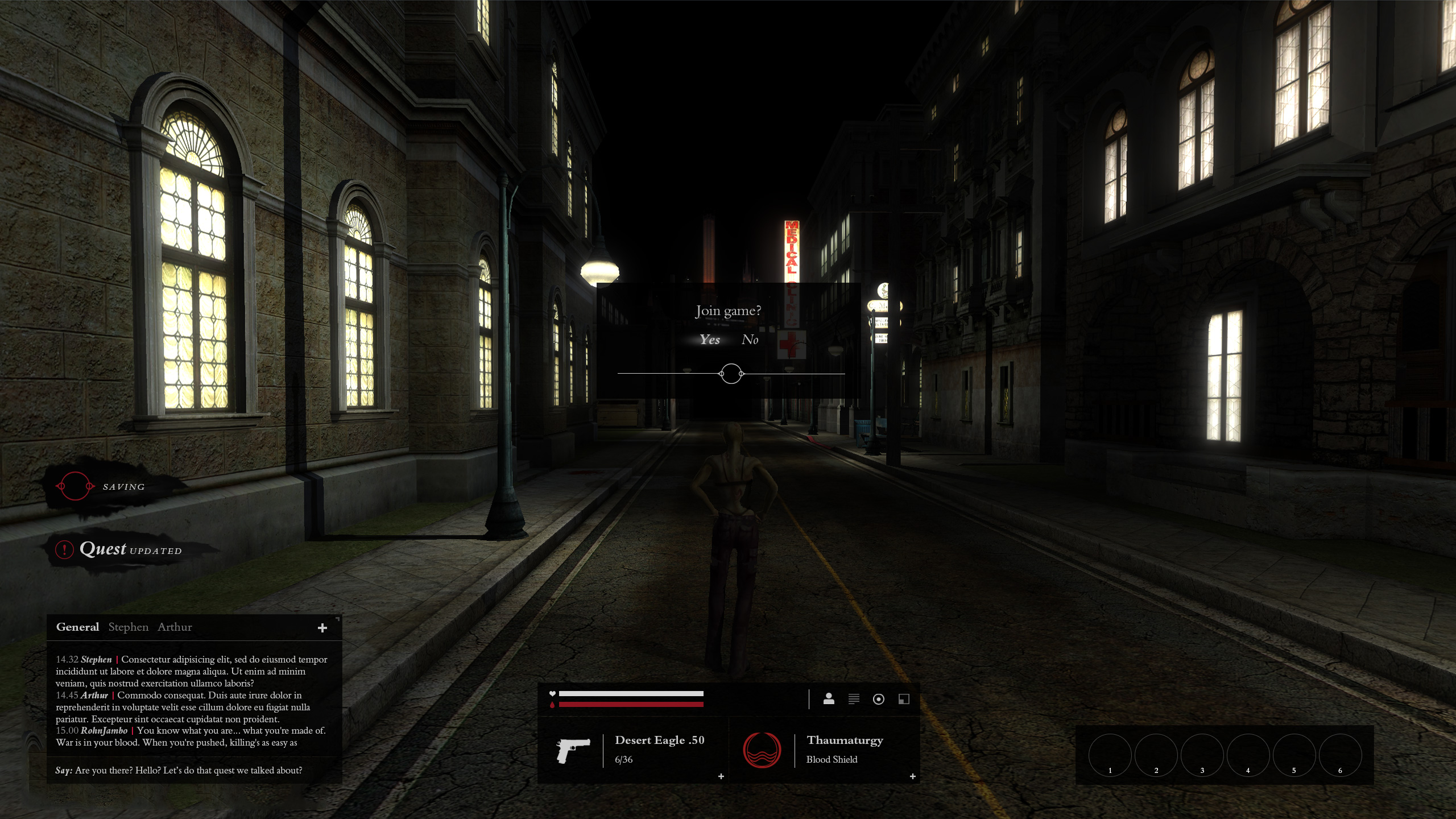Accept joining the game with Yes

click(710, 340)
